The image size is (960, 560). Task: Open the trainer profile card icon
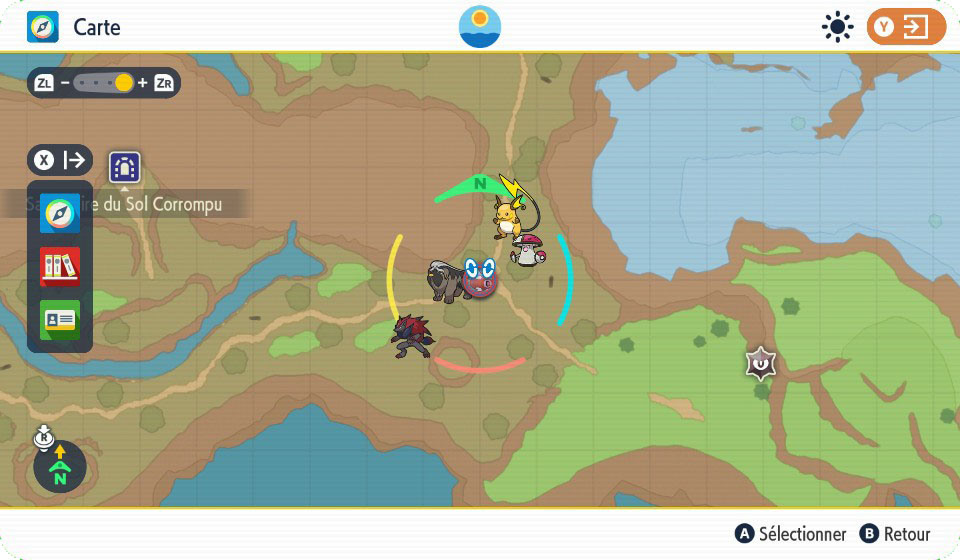point(59,319)
